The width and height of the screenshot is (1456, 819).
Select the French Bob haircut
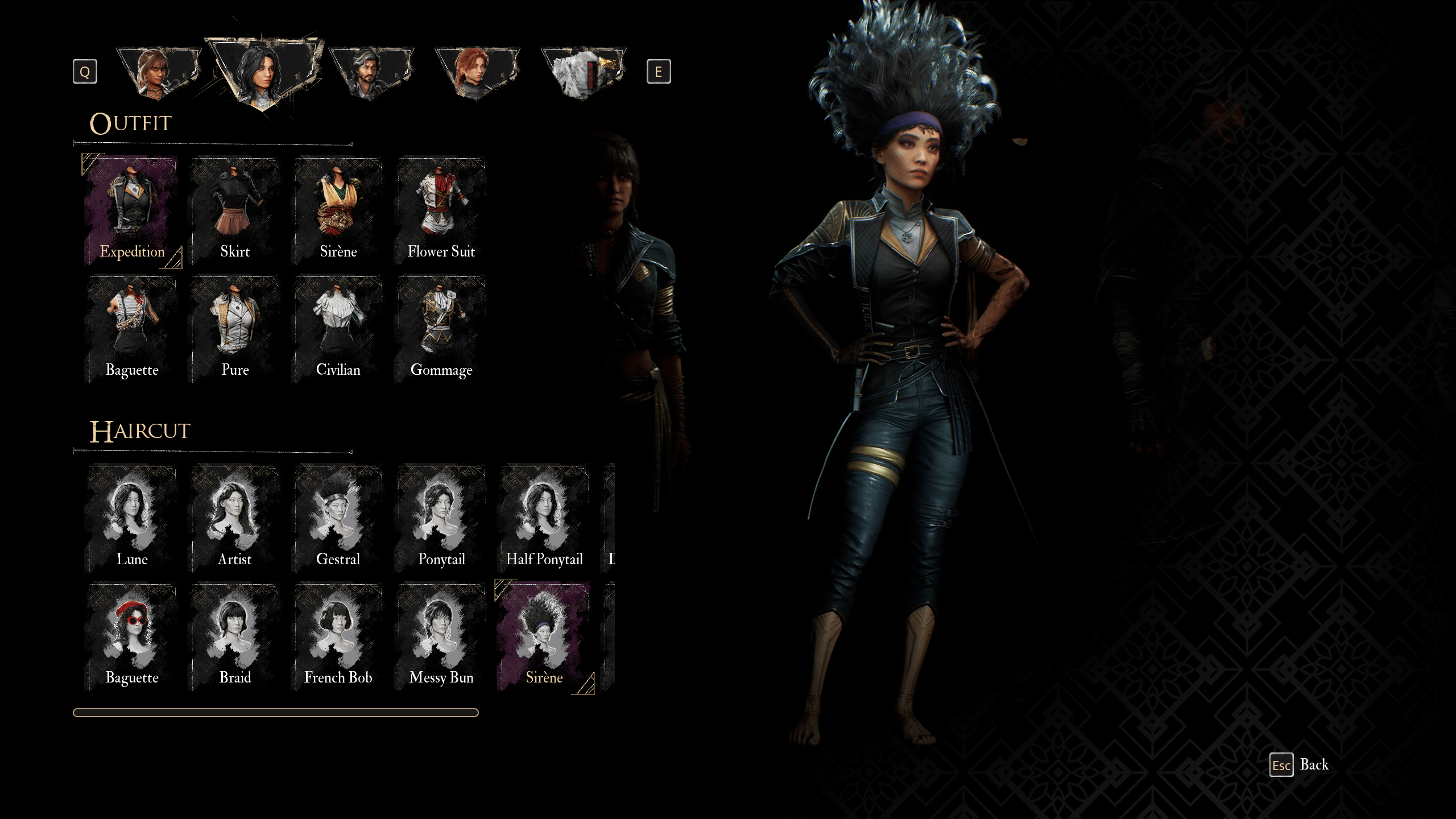tap(338, 636)
